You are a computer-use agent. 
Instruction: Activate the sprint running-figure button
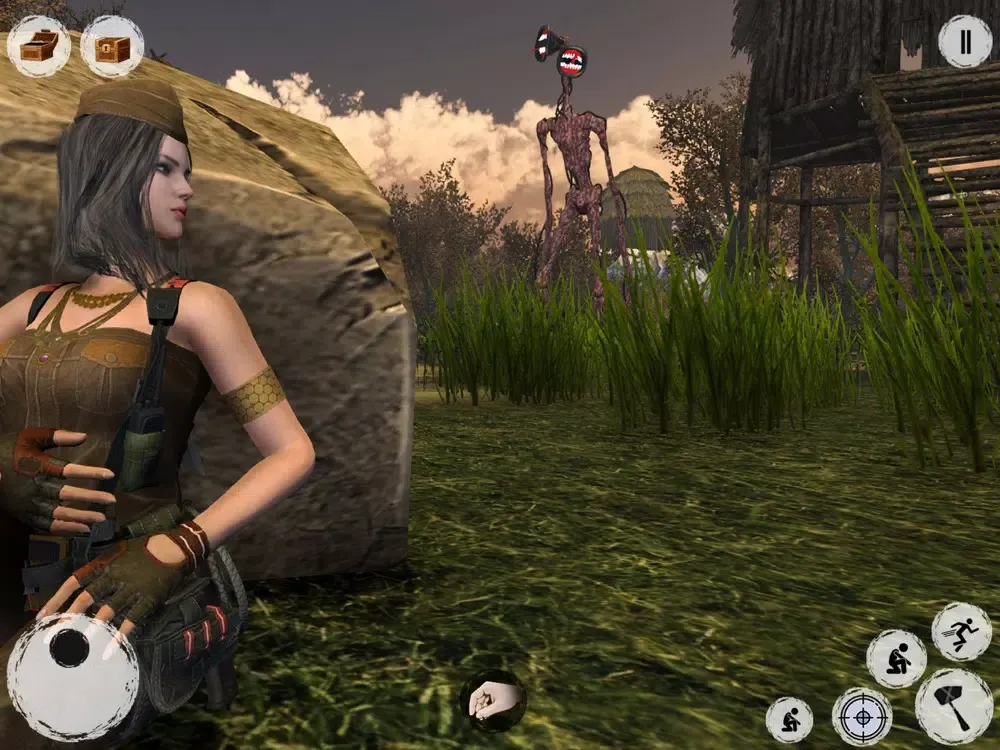[961, 632]
